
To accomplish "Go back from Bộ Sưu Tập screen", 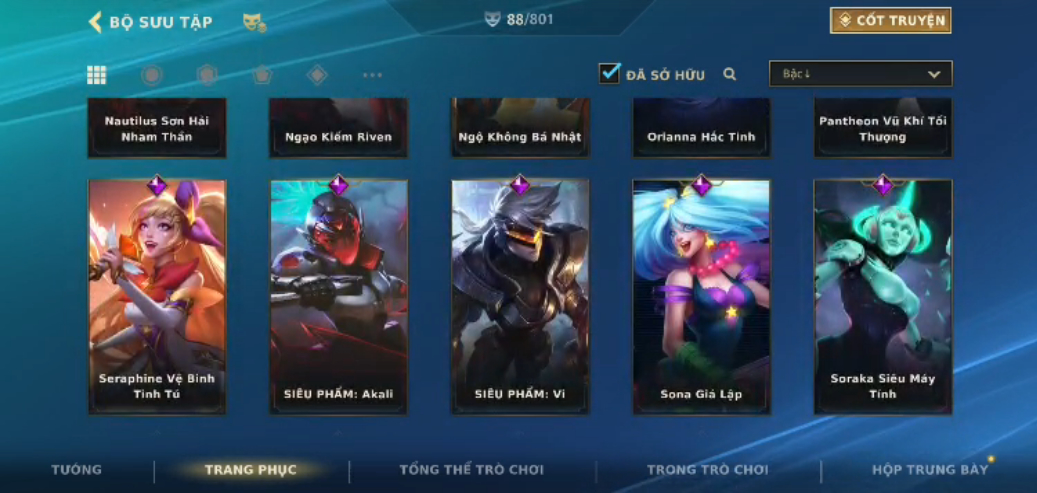I will pos(96,22).
